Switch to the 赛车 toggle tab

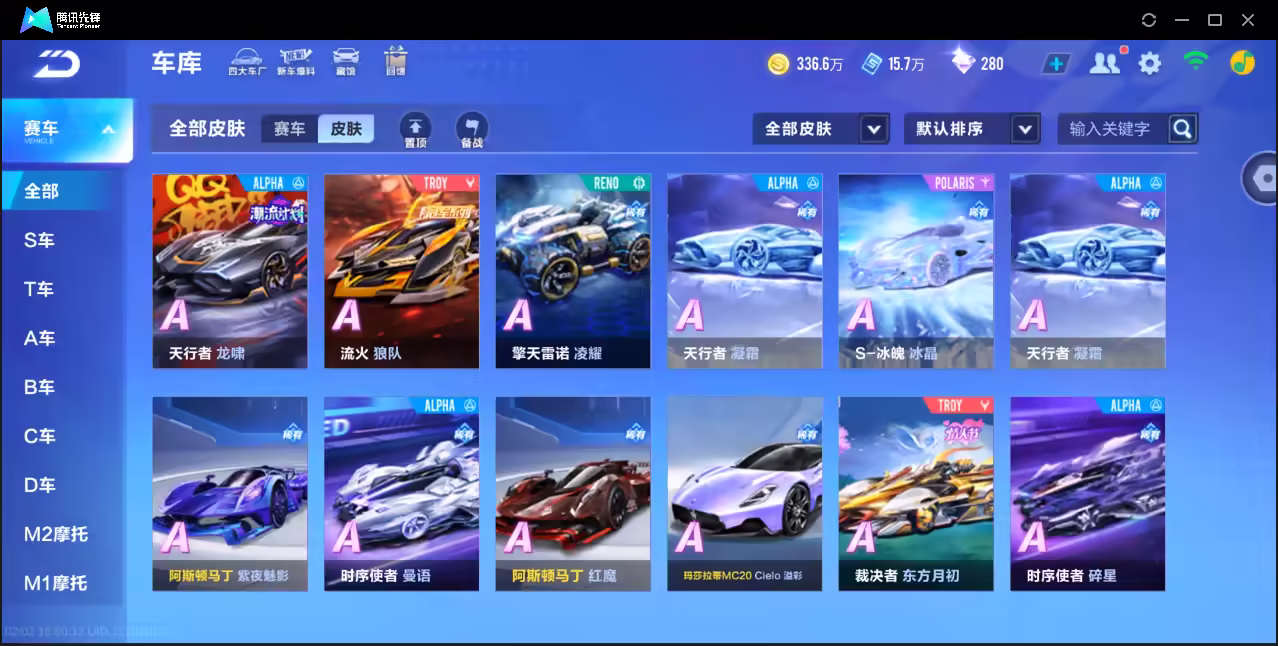(x=289, y=129)
